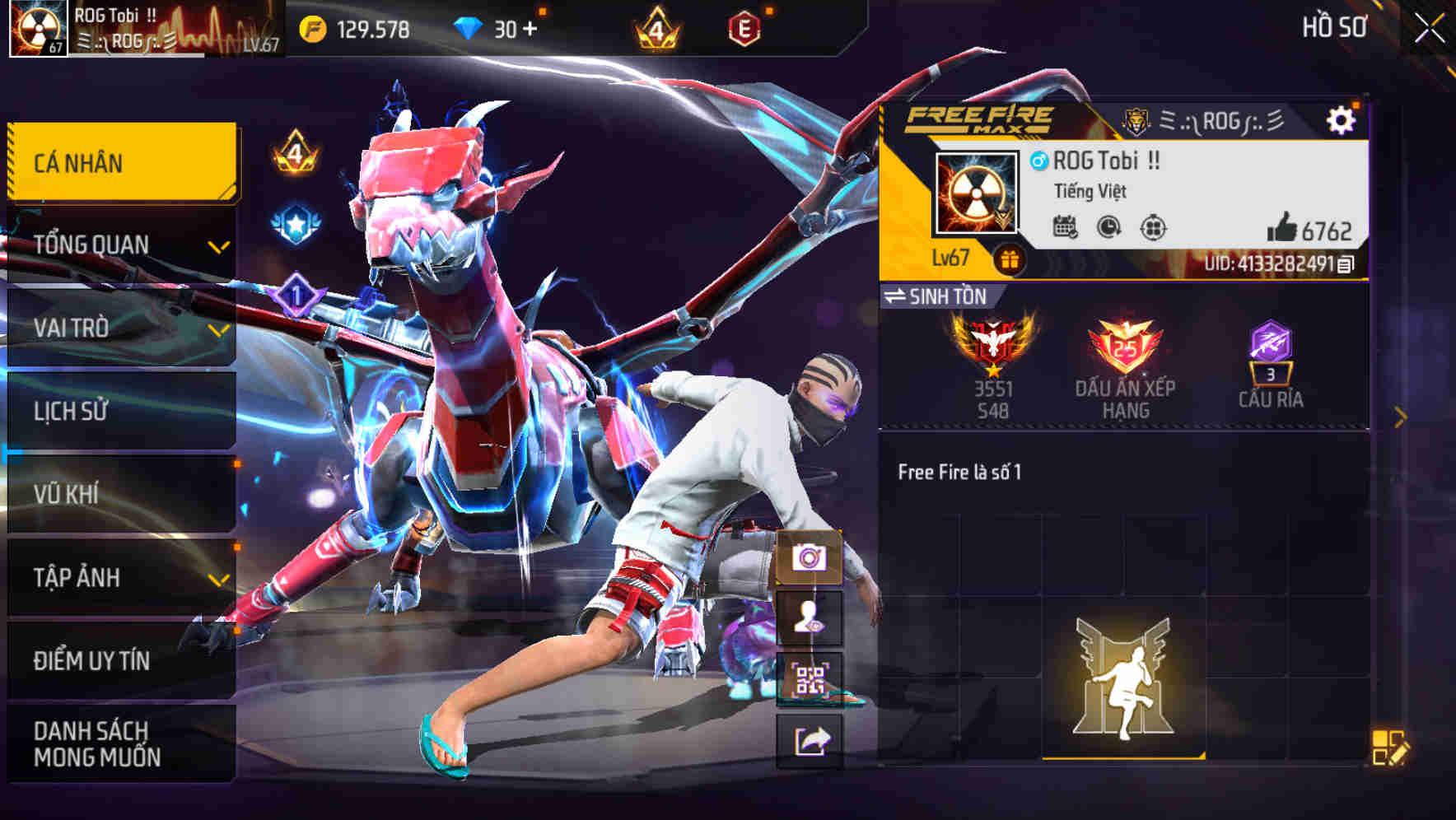Switch to the CÁ NHÂN tab
Image resolution: width=1456 pixels, height=820 pixels.
tap(119, 163)
